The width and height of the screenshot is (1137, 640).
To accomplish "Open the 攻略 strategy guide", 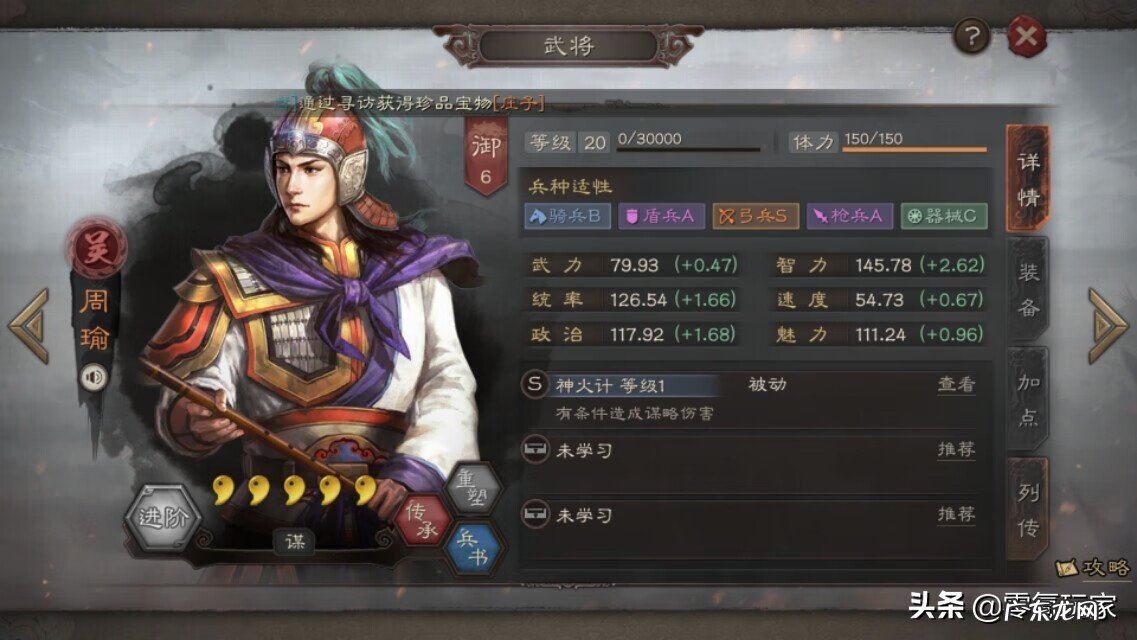I will [1095, 567].
